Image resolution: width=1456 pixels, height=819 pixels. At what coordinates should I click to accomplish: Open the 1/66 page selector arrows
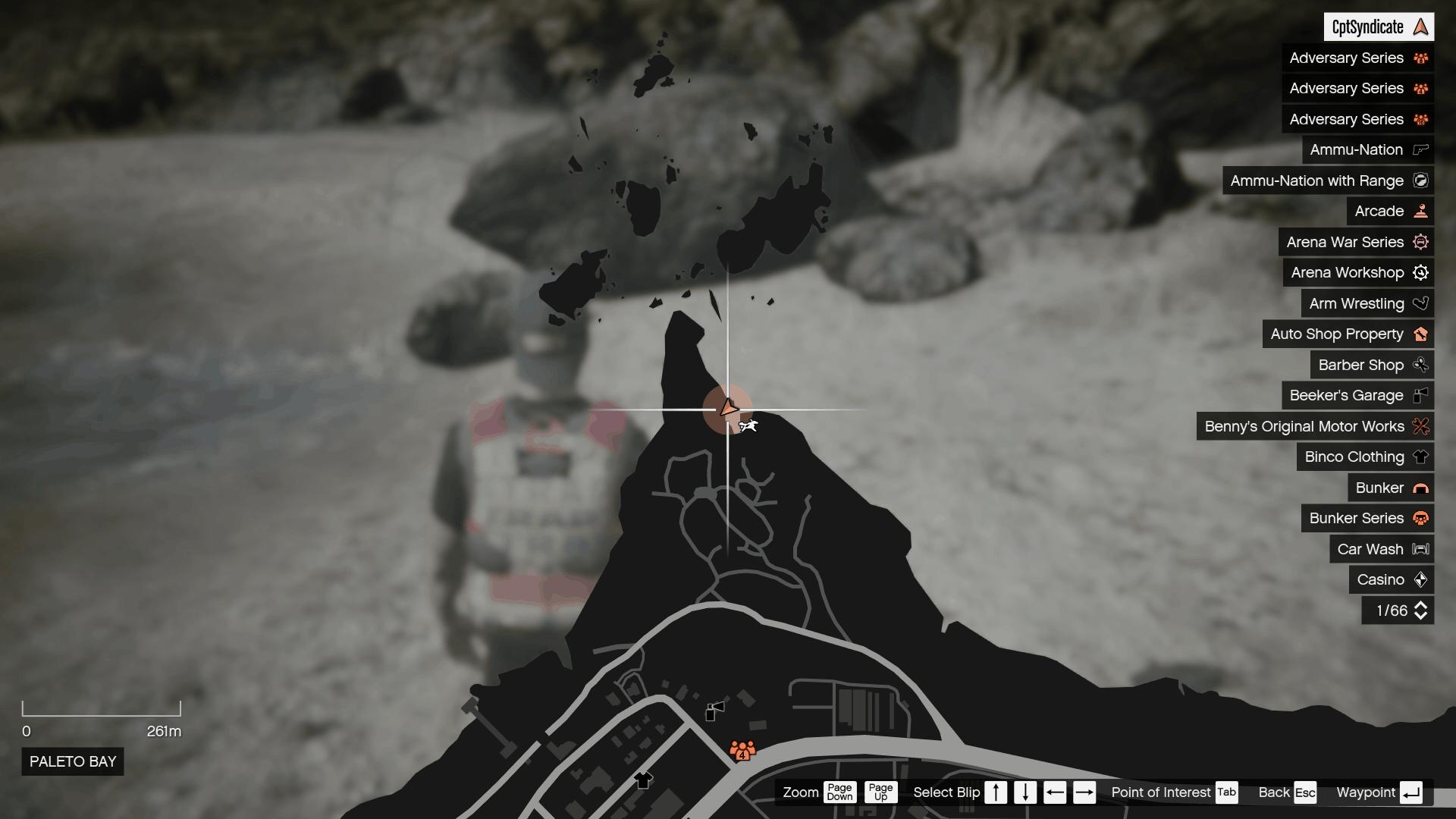pos(1420,610)
